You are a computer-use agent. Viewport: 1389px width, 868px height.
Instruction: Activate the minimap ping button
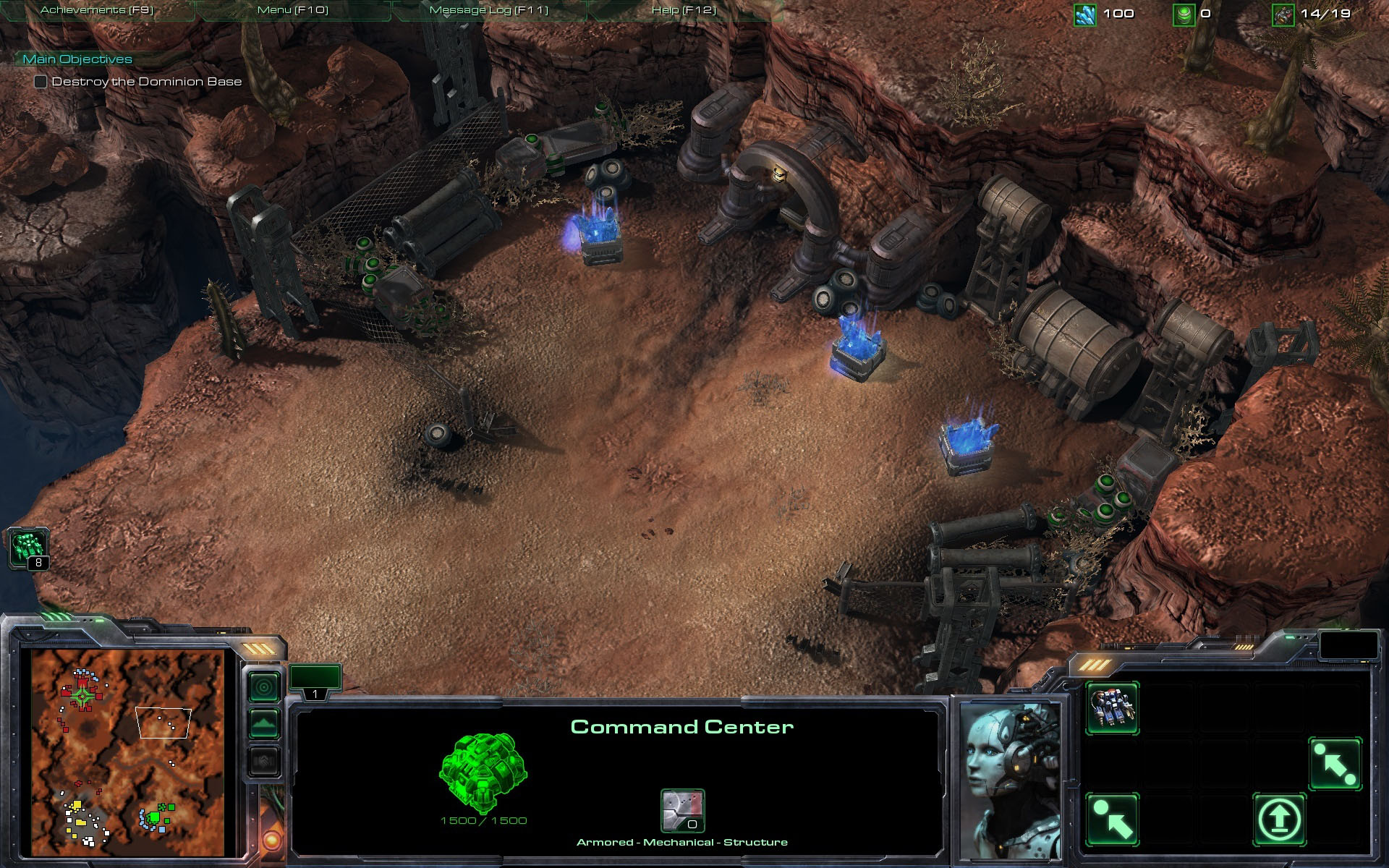click(264, 686)
